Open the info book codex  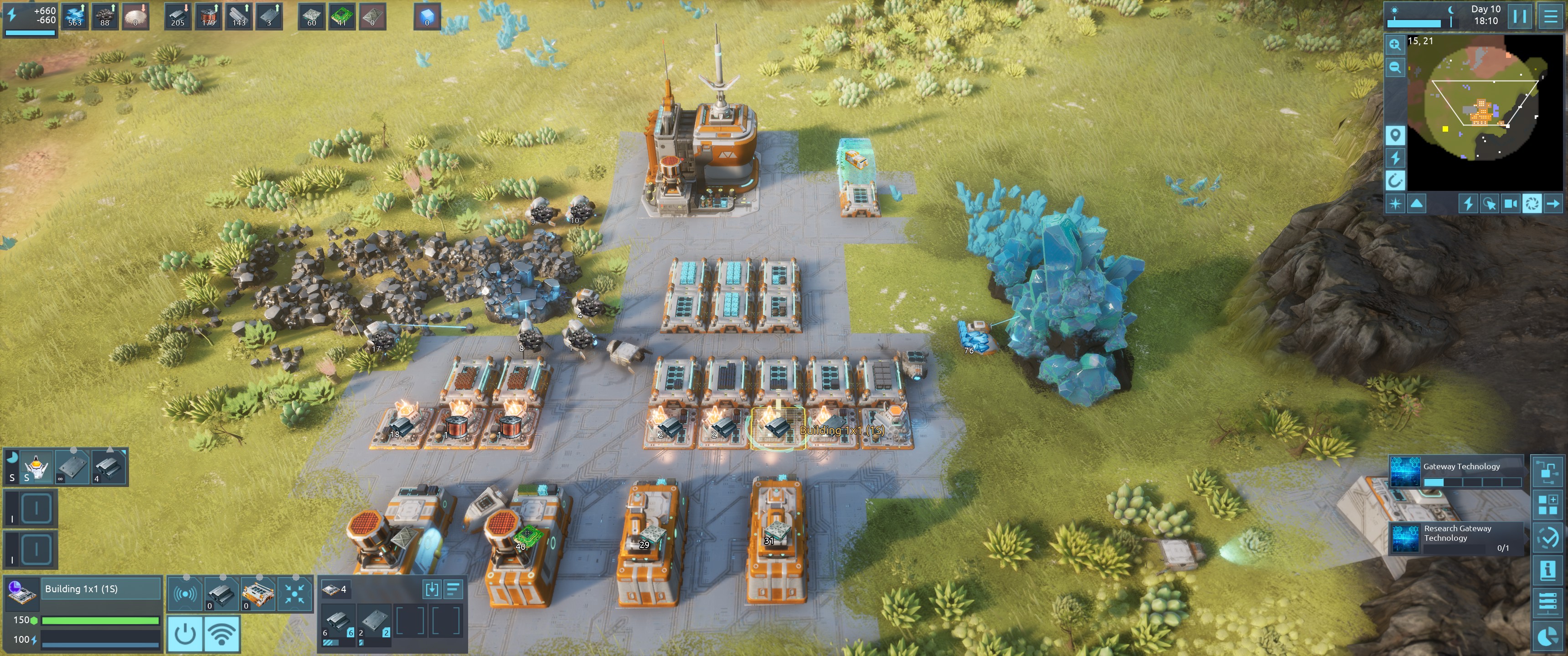(x=1547, y=570)
